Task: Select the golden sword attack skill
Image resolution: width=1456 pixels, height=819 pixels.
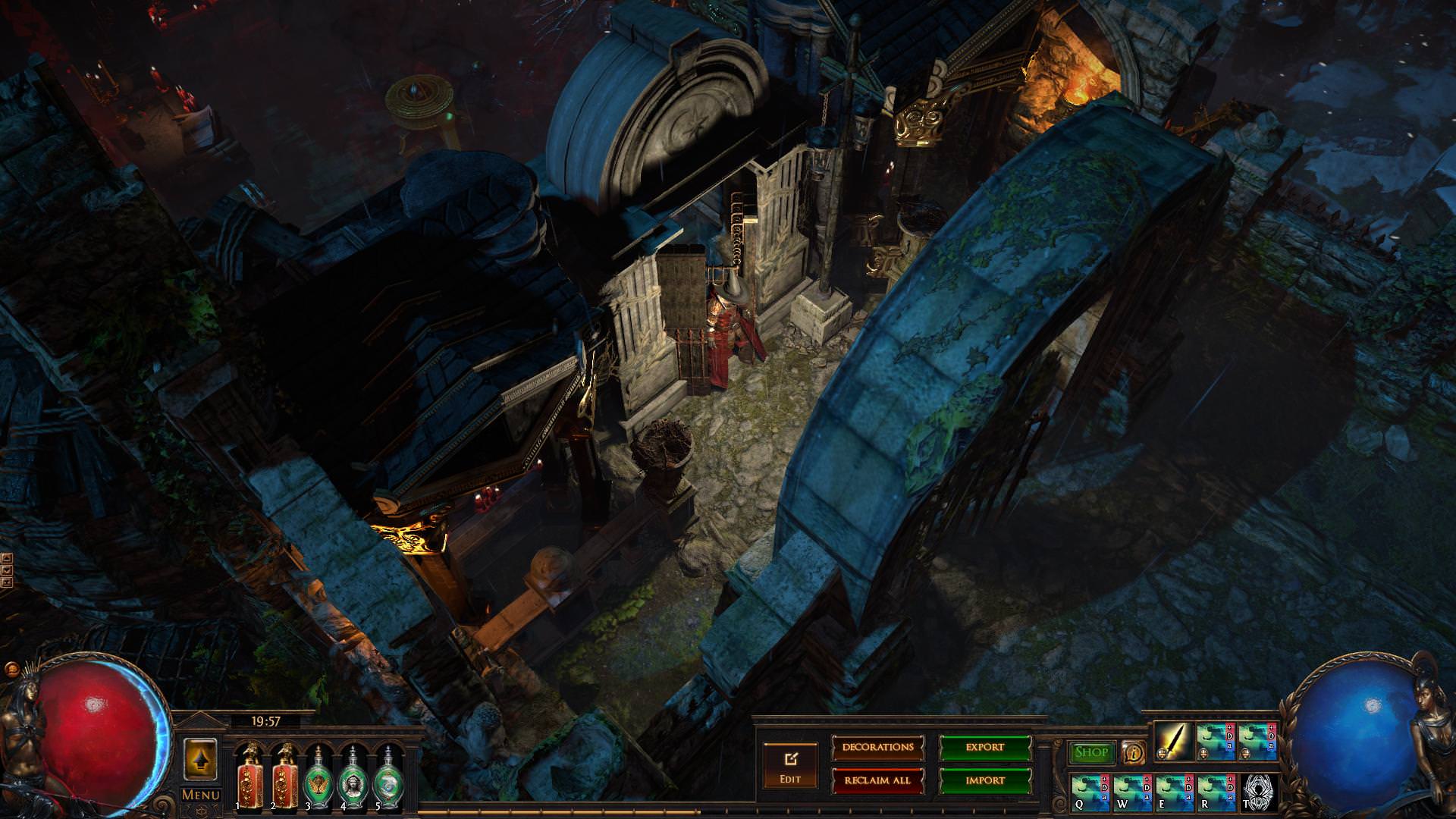Action: pos(1174,742)
